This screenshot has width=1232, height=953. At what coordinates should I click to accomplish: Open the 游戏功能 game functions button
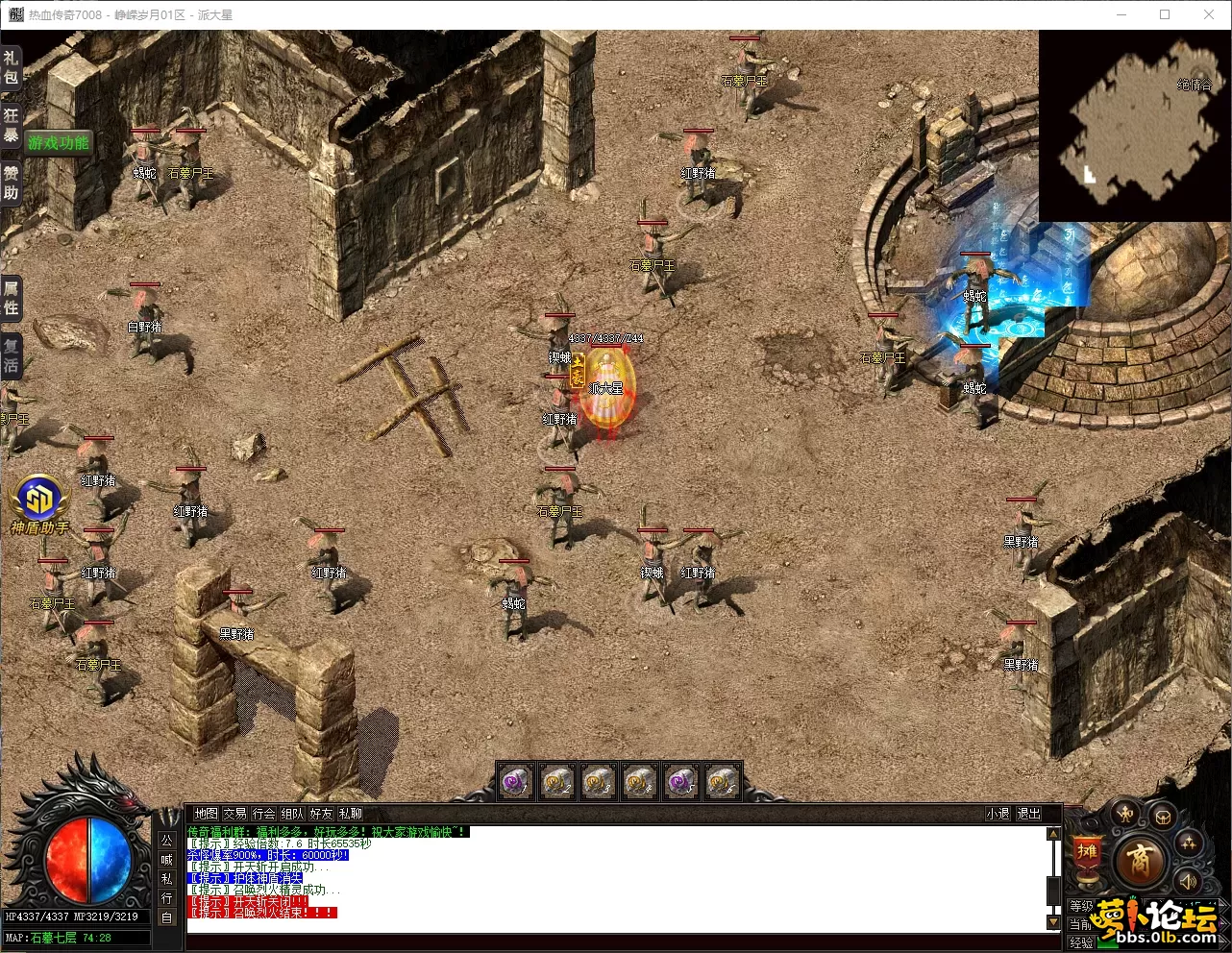pyautogui.click(x=59, y=143)
